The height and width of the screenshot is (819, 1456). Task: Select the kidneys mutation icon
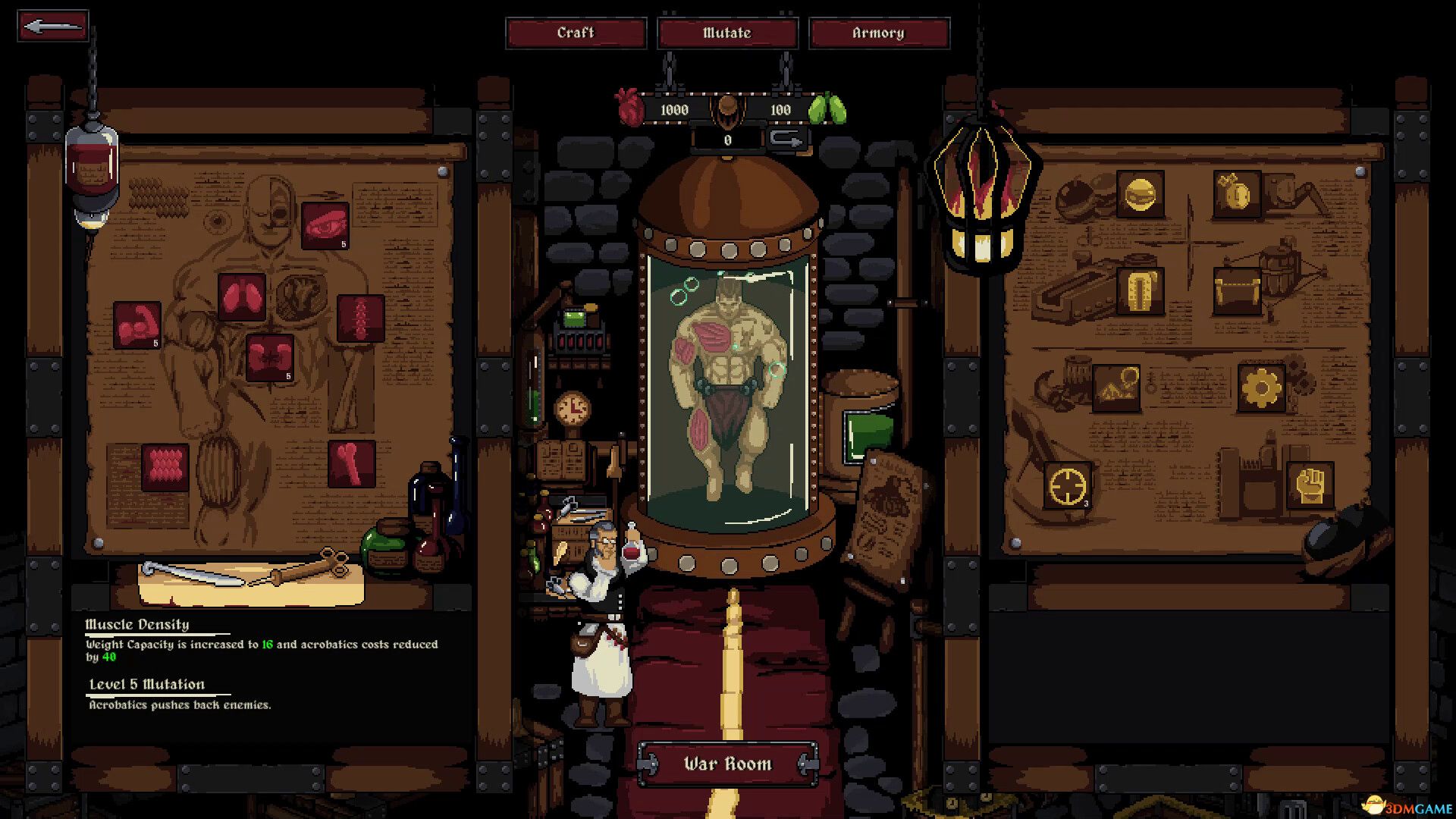coord(270,357)
